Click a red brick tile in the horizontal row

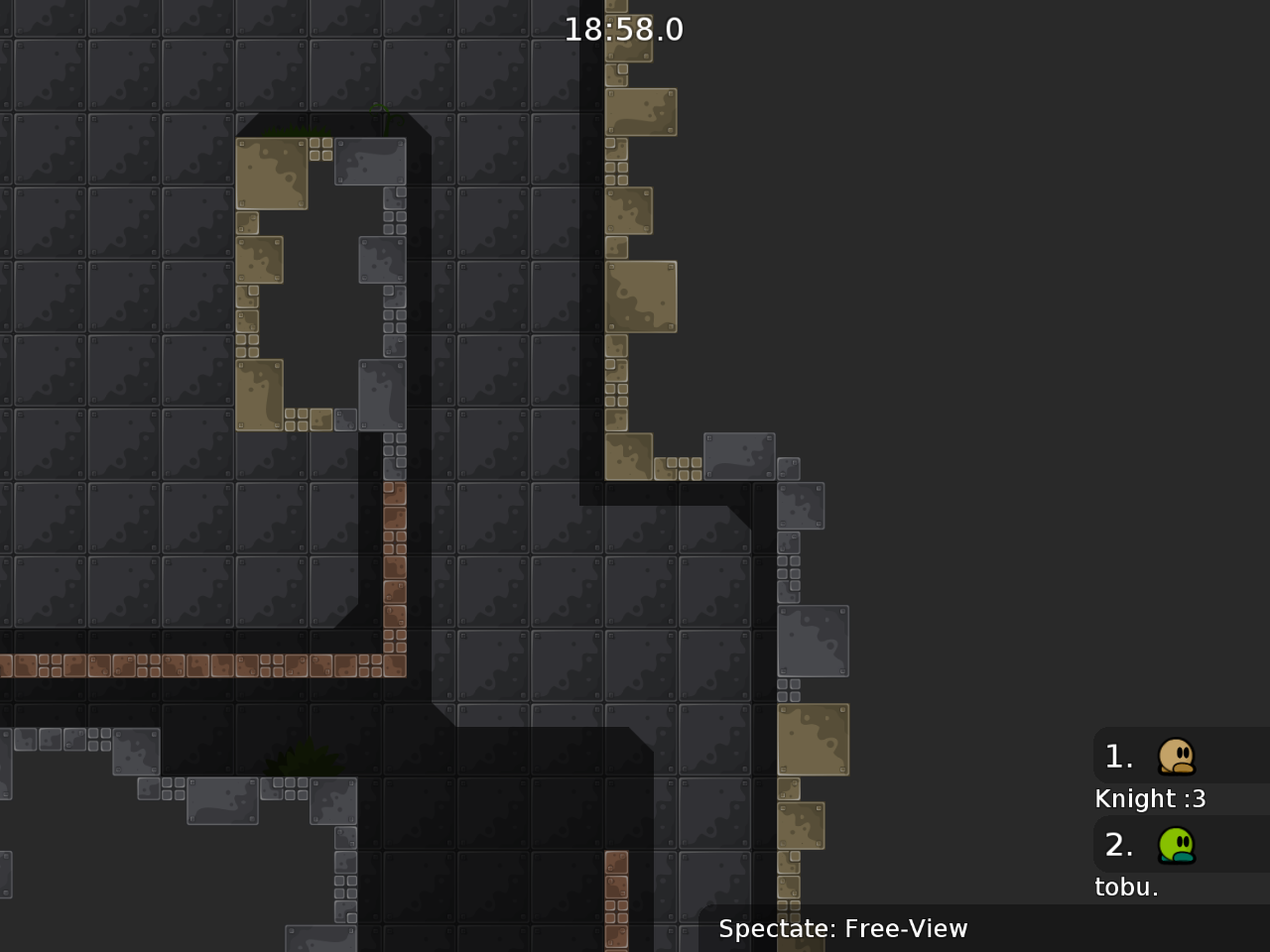pyautogui.click(x=198, y=664)
